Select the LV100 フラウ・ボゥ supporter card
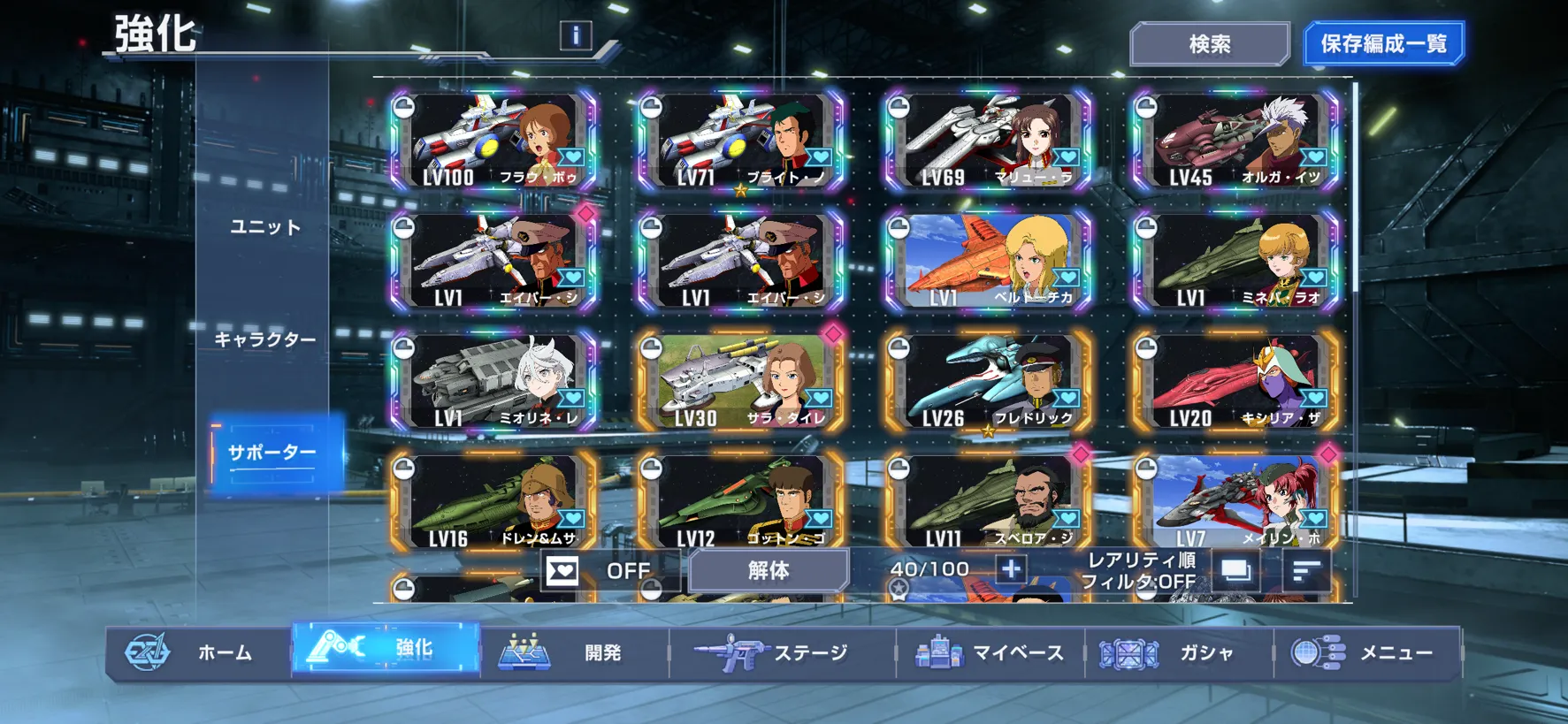 click(493, 141)
